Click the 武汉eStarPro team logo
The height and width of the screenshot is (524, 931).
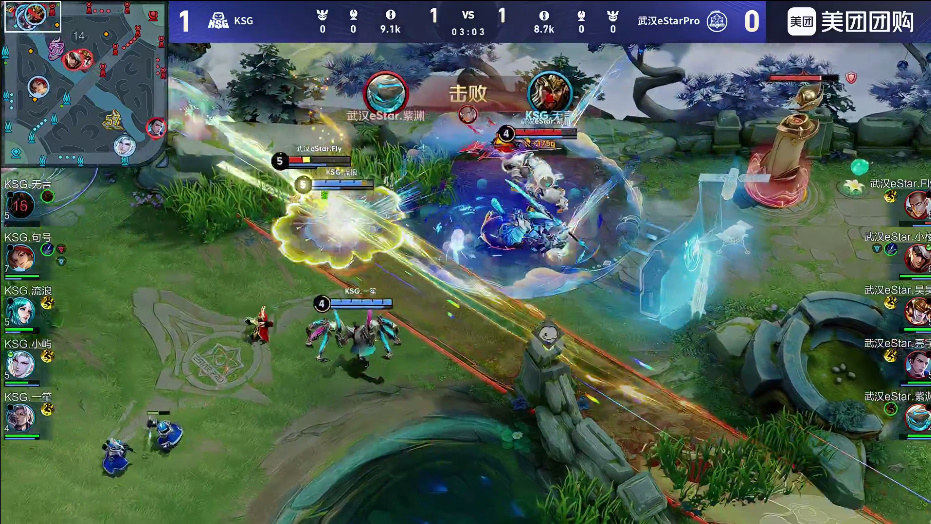(x=716, y=21)
